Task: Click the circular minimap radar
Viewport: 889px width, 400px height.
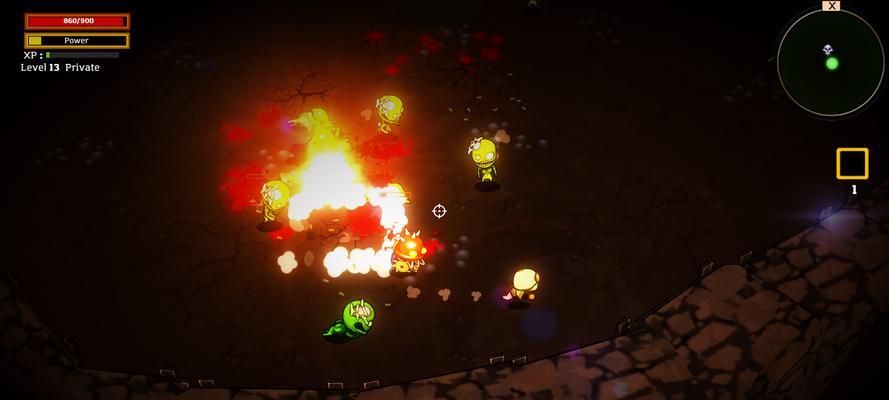Action: point(830,63)
